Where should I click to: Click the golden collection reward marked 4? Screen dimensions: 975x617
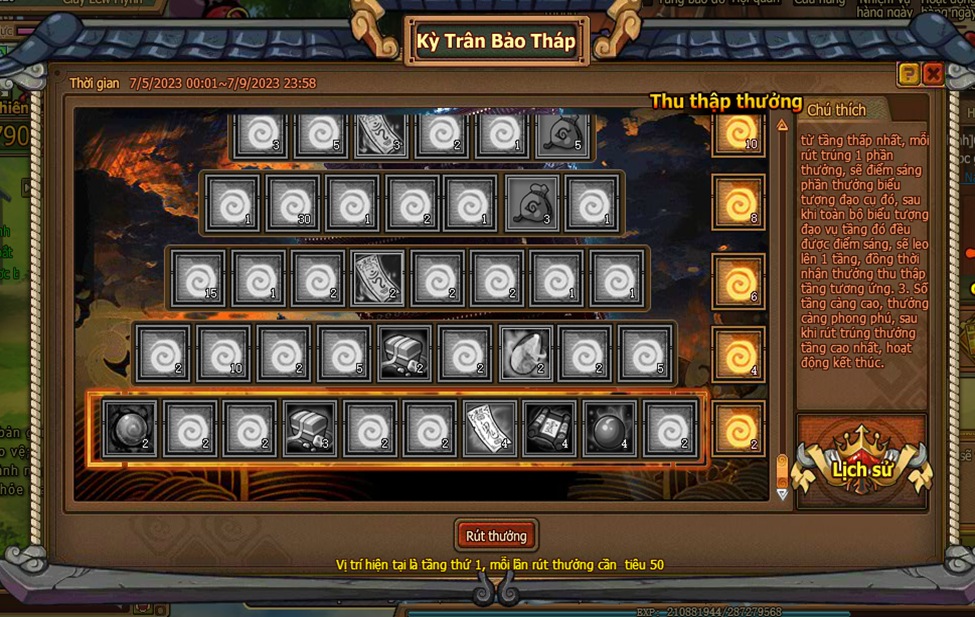tap(739, 354)
